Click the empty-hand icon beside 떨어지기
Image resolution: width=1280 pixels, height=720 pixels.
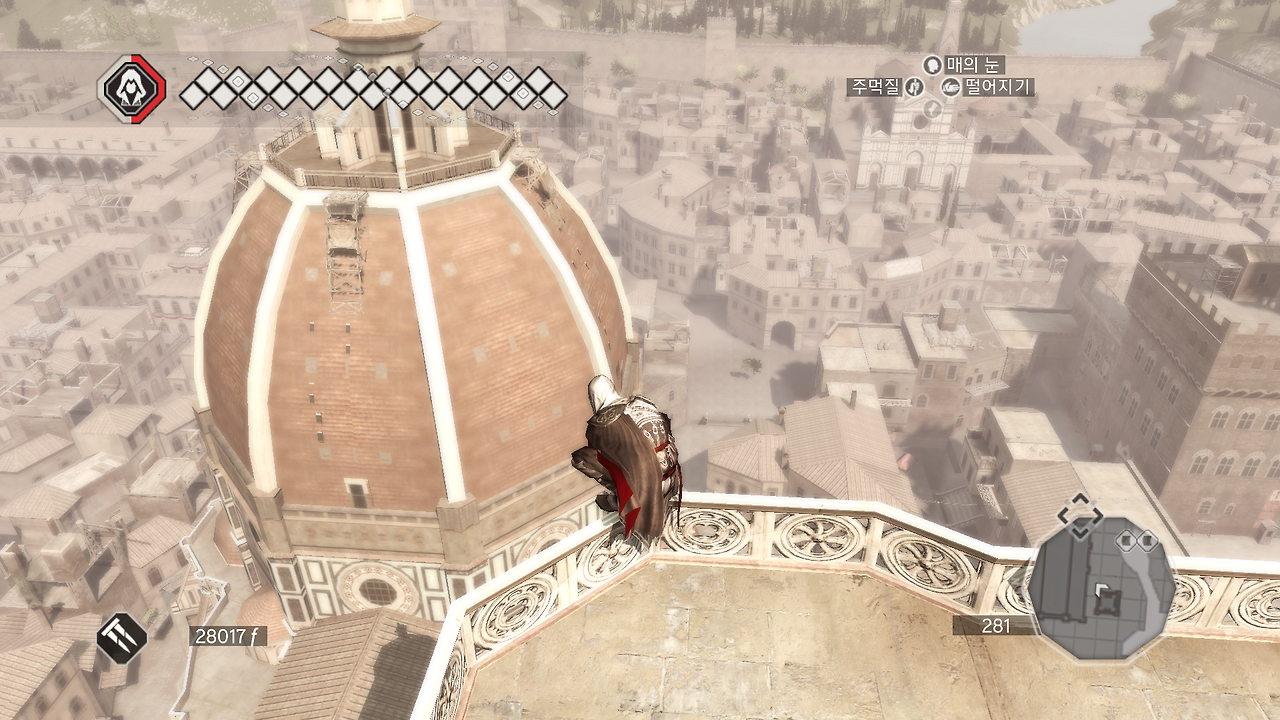[951, 88]
